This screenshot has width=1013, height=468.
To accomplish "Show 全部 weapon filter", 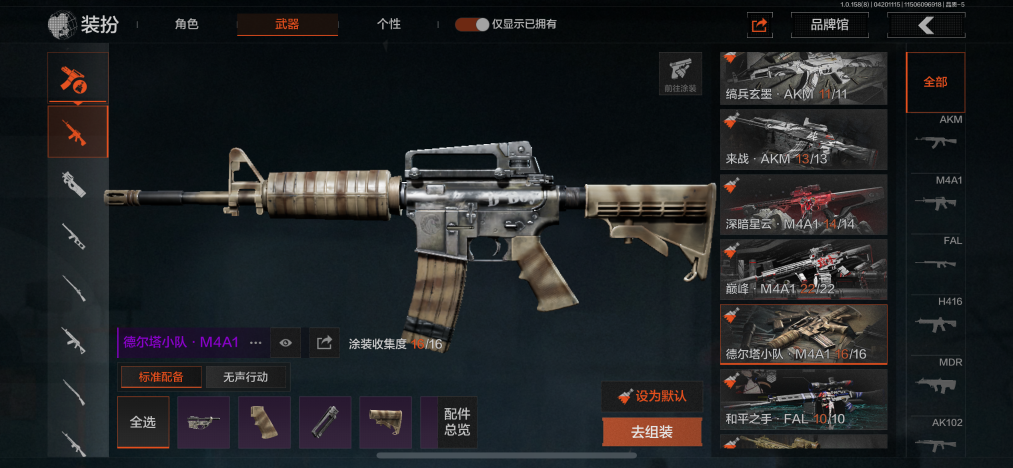I will click(x=935, y=82).
